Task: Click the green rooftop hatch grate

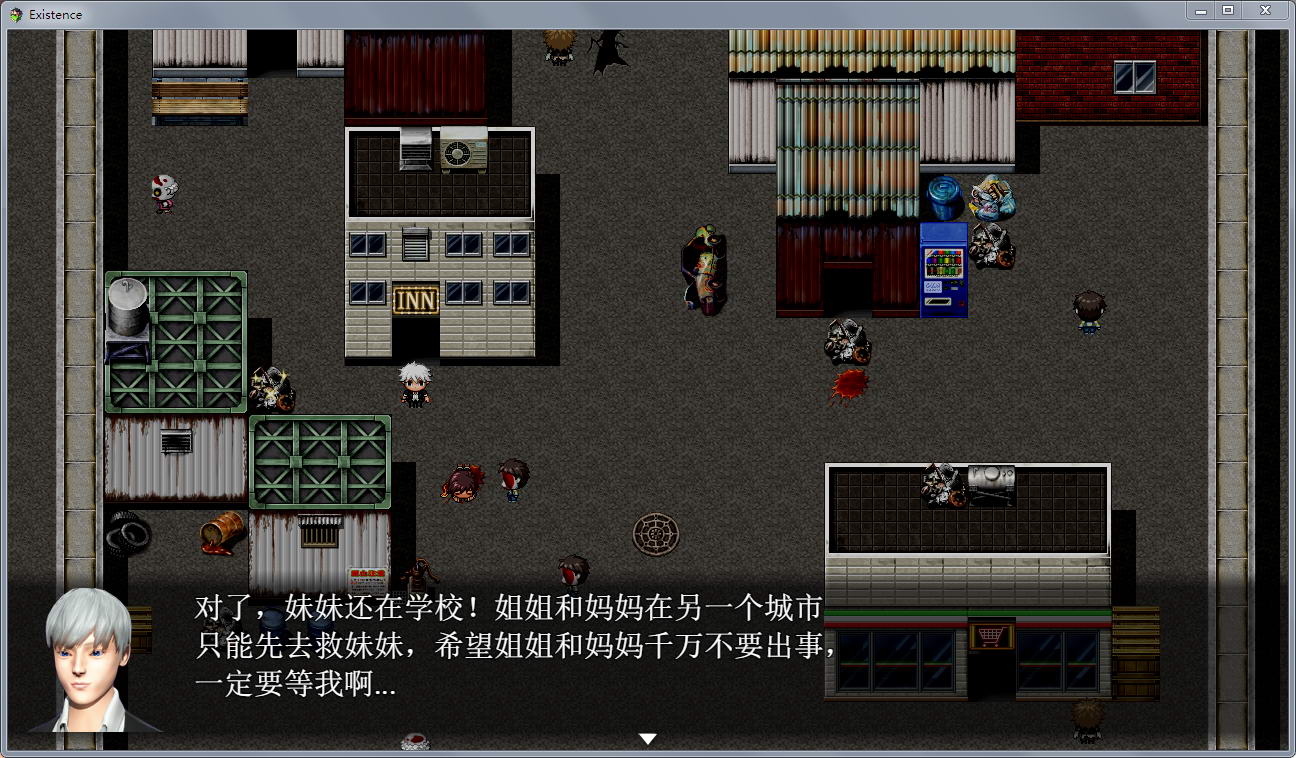Action: tap(320, 462)
